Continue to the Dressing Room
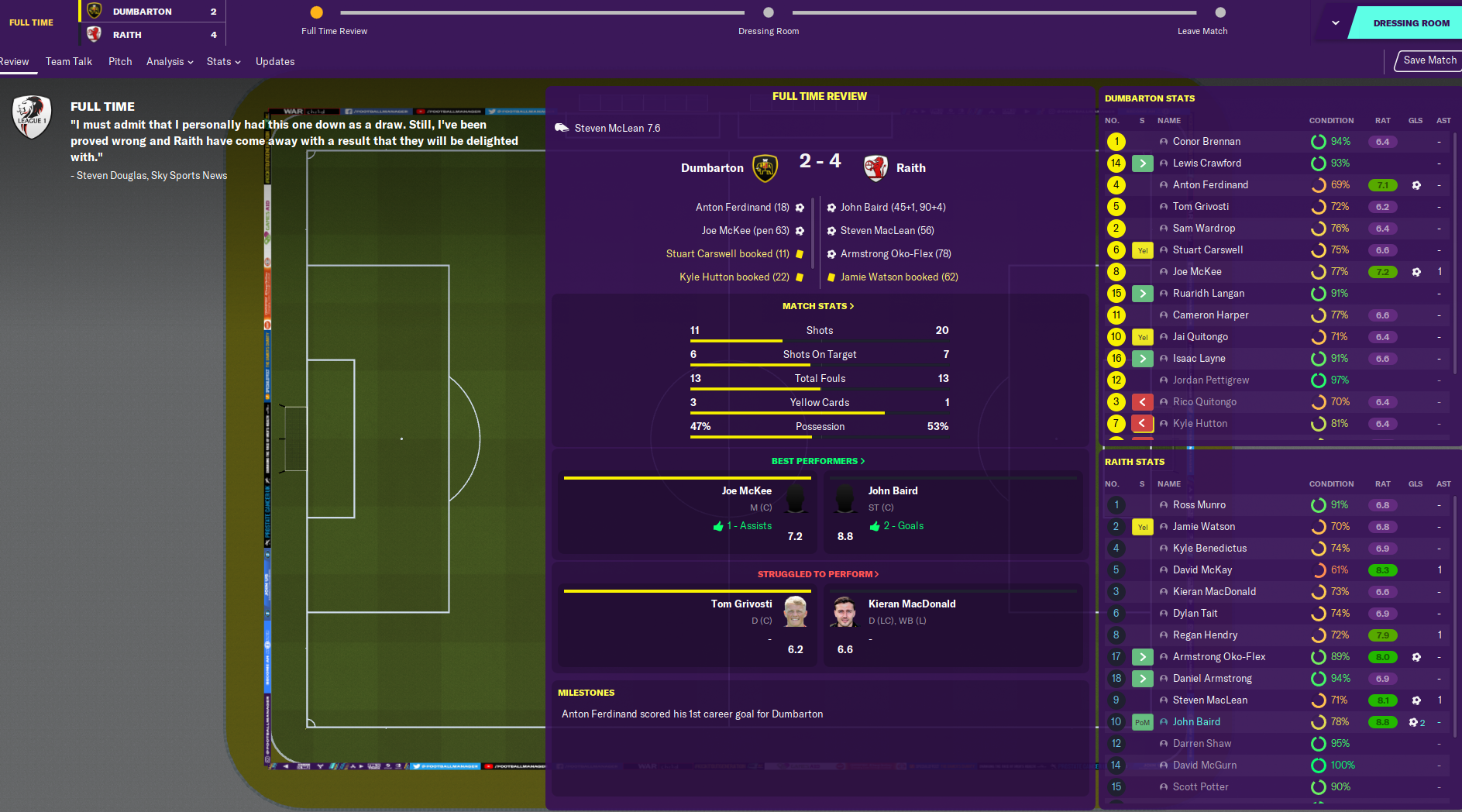 coord(1410,23)
